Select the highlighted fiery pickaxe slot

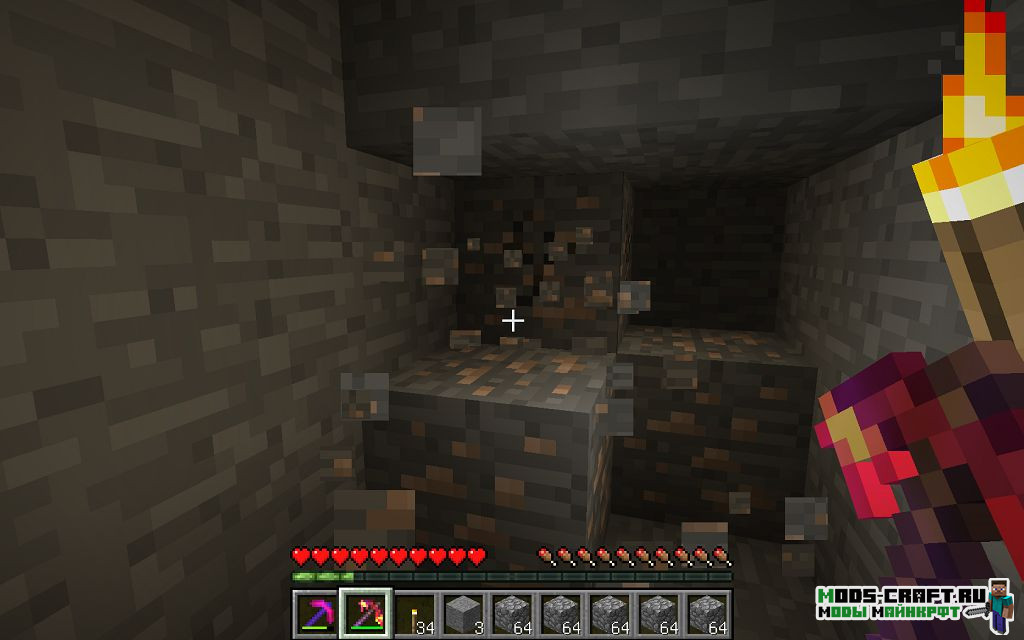pos(365,612)
